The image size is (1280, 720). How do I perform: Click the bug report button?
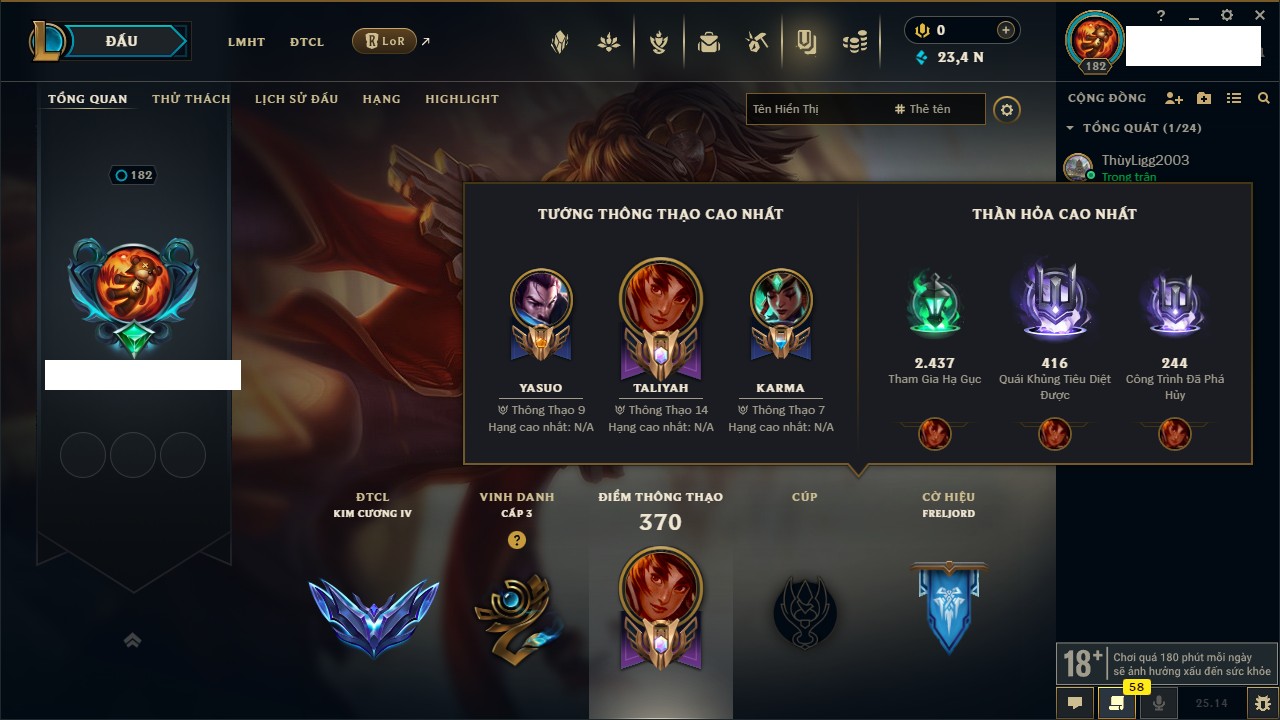(x=1263, y=703)
